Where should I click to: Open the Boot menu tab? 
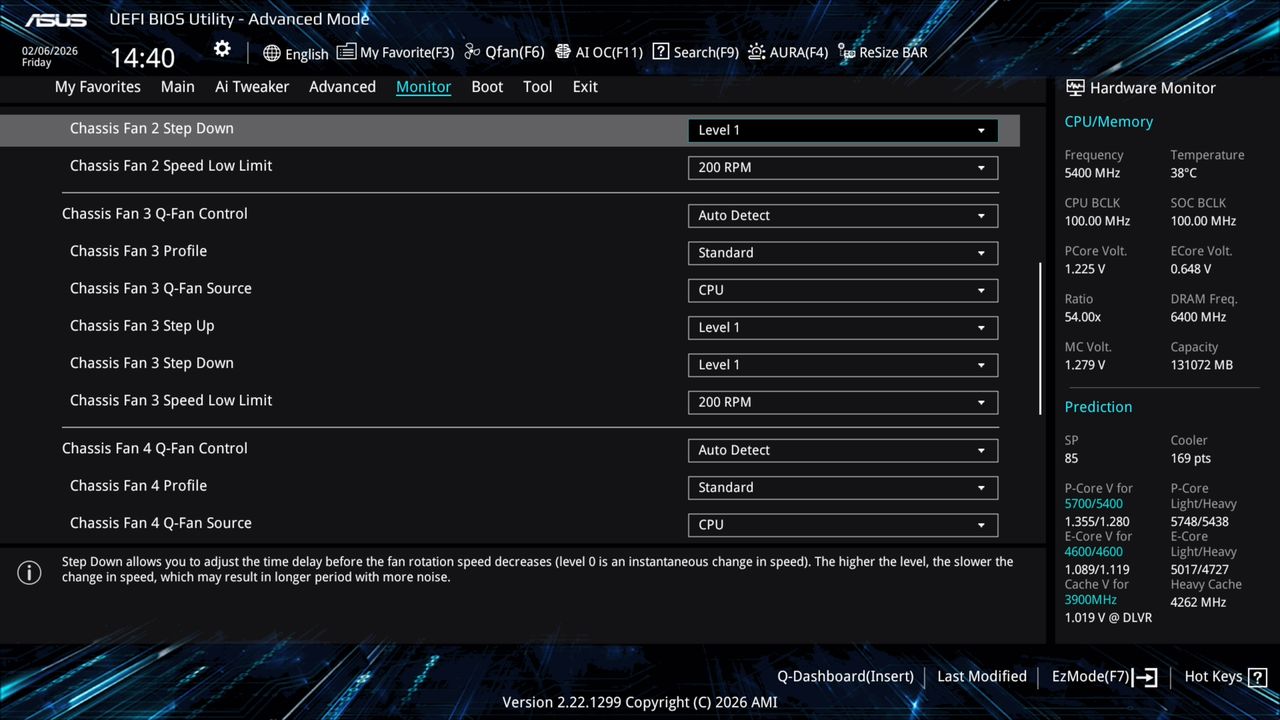coord(487,87)
